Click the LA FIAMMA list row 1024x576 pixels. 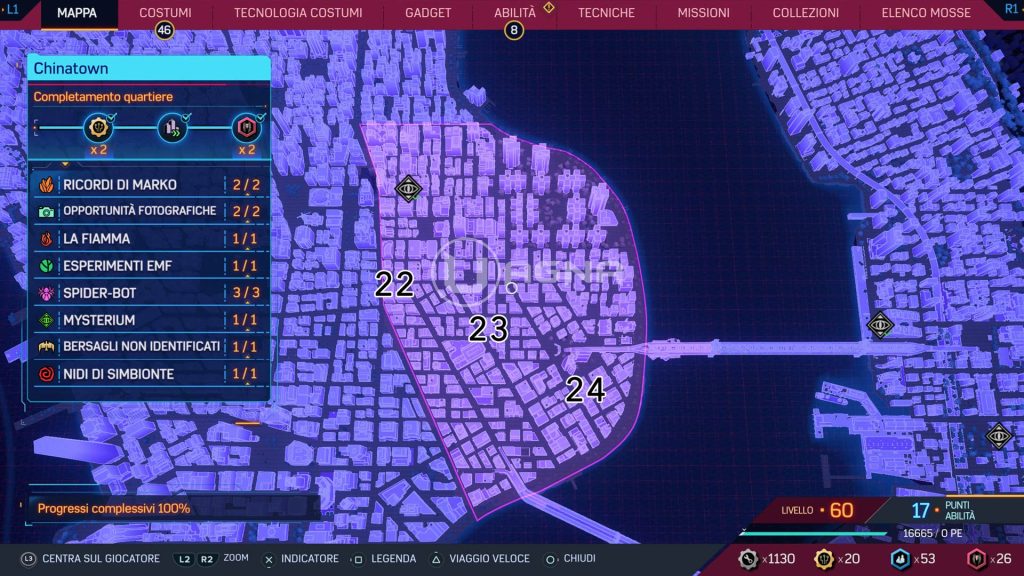(x=150, y=239)
